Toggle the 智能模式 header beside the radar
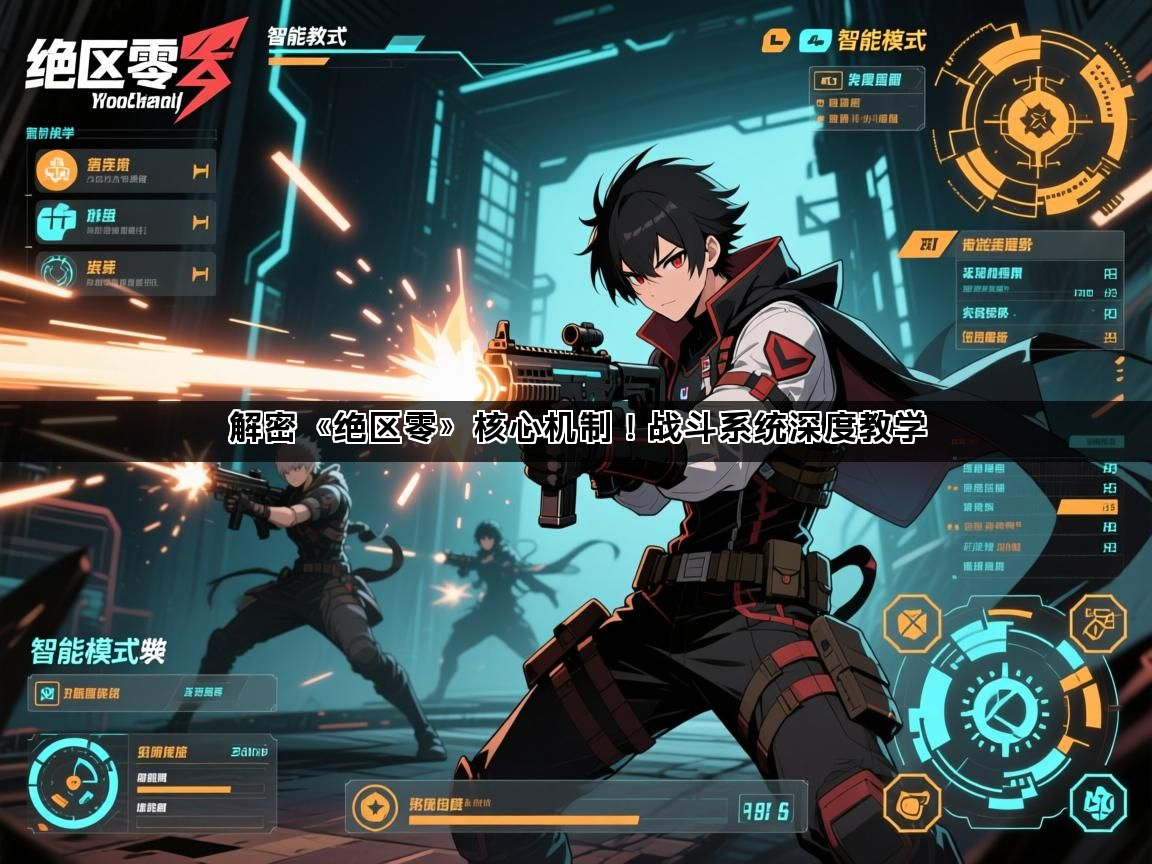 click(x=880, y=41)
